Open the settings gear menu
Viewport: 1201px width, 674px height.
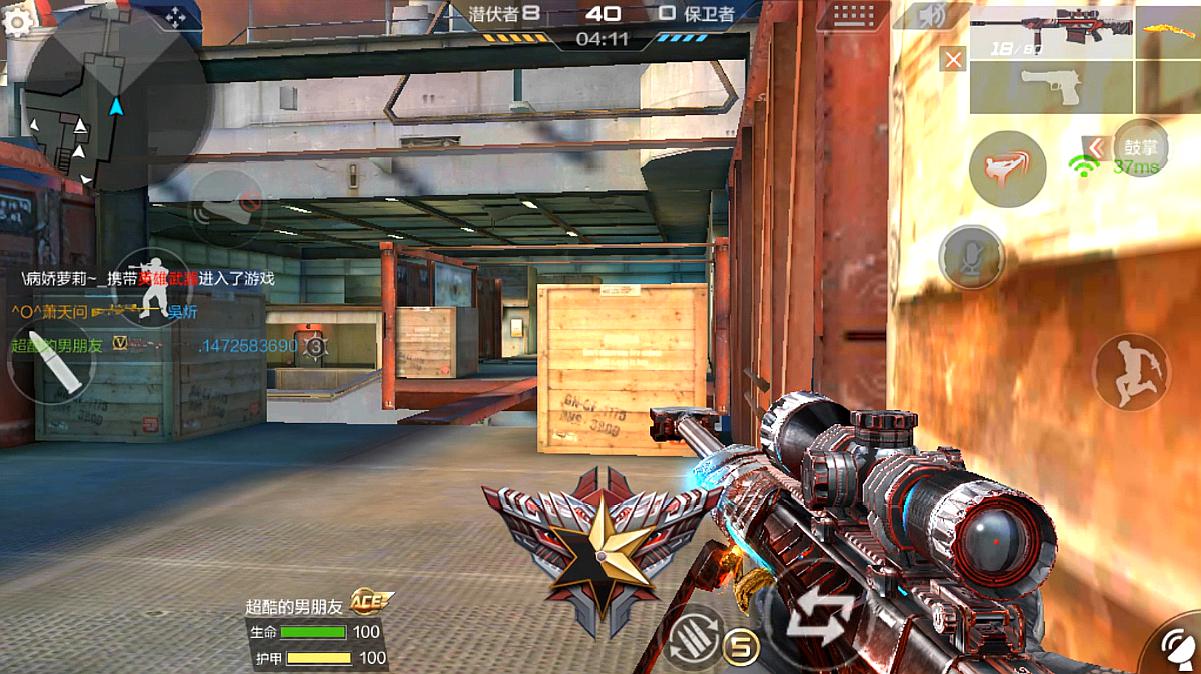point(17,20)
